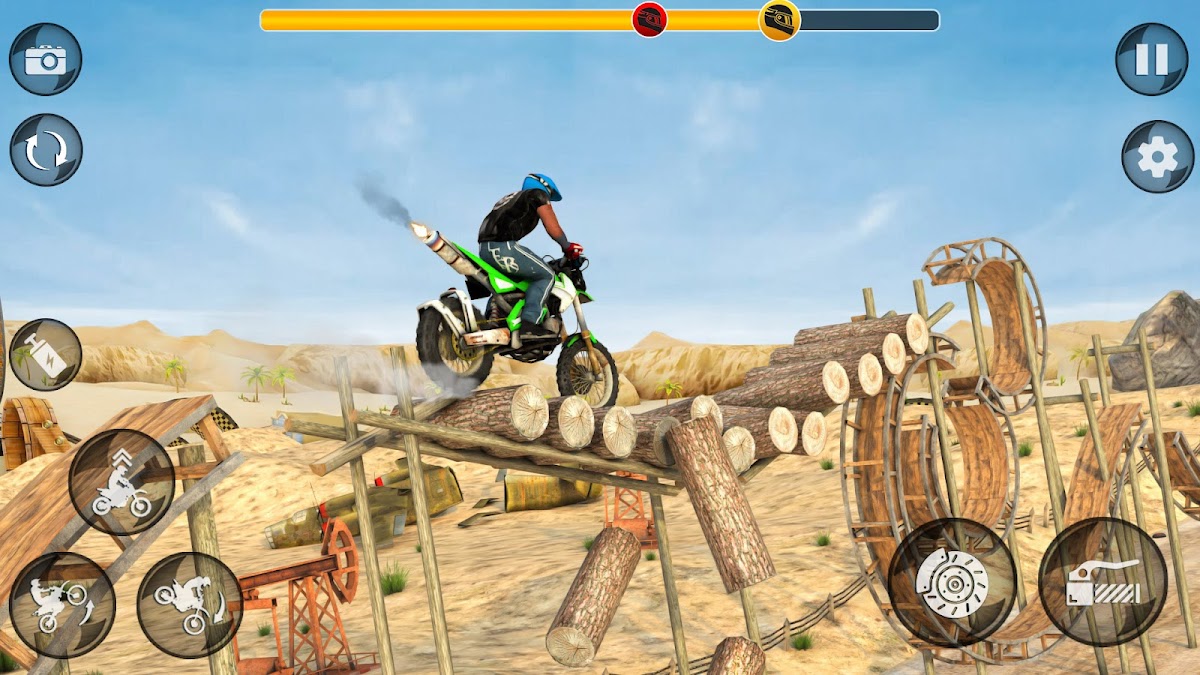The width and height of the screenshot is (1200, 675).
Task: Trigger the bike jump button
Action: [x=122, y=482]
